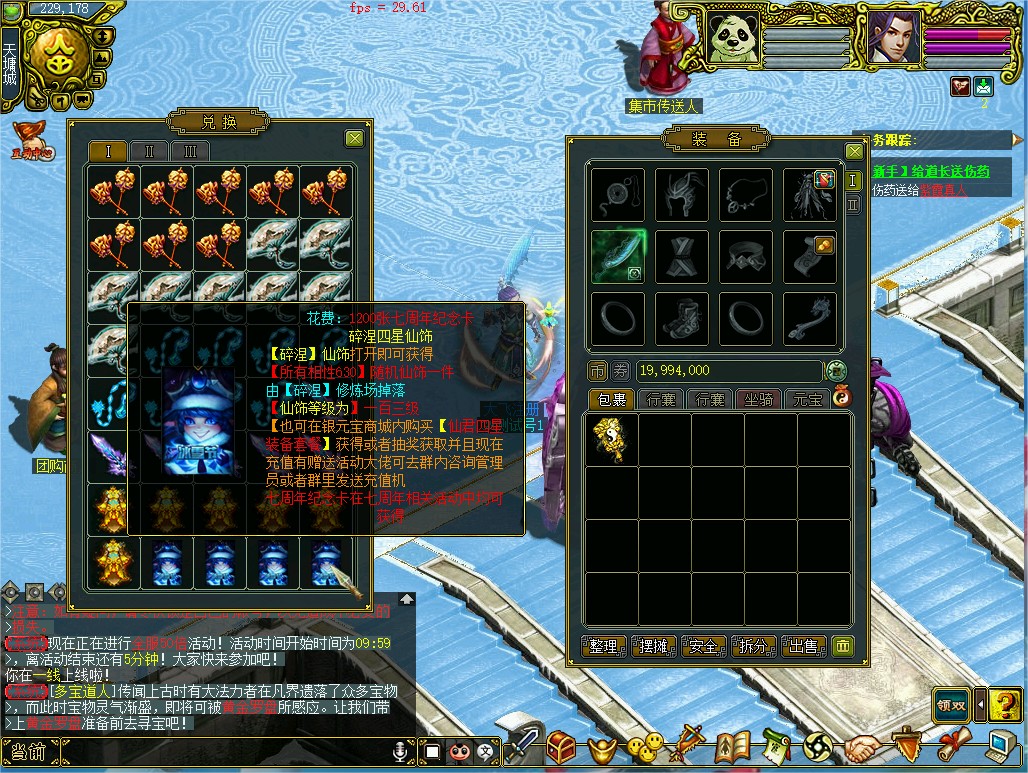Click the 出售 sell button
The height and width of the screenshot is (773, 1028).
pos(803,646)
